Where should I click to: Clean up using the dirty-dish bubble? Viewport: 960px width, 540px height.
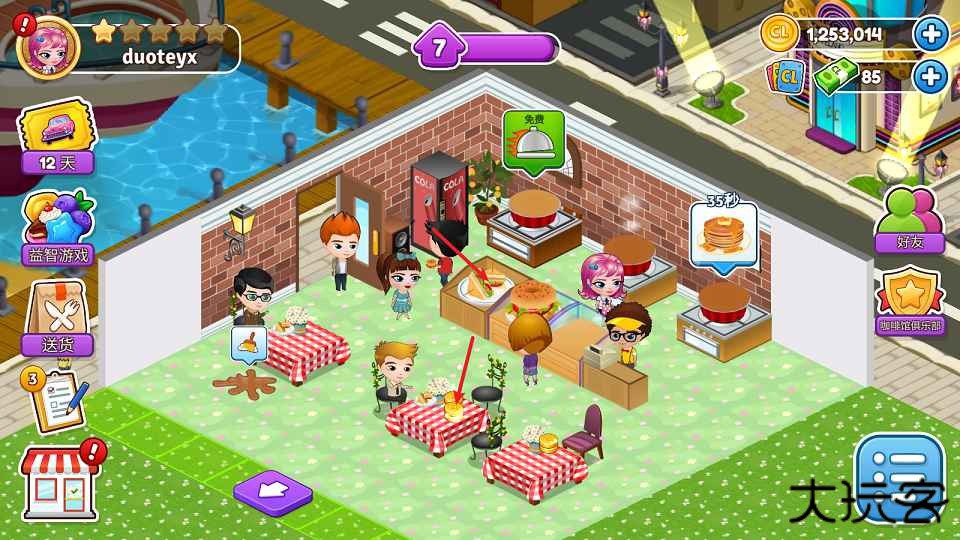click(x=248, y=345)
